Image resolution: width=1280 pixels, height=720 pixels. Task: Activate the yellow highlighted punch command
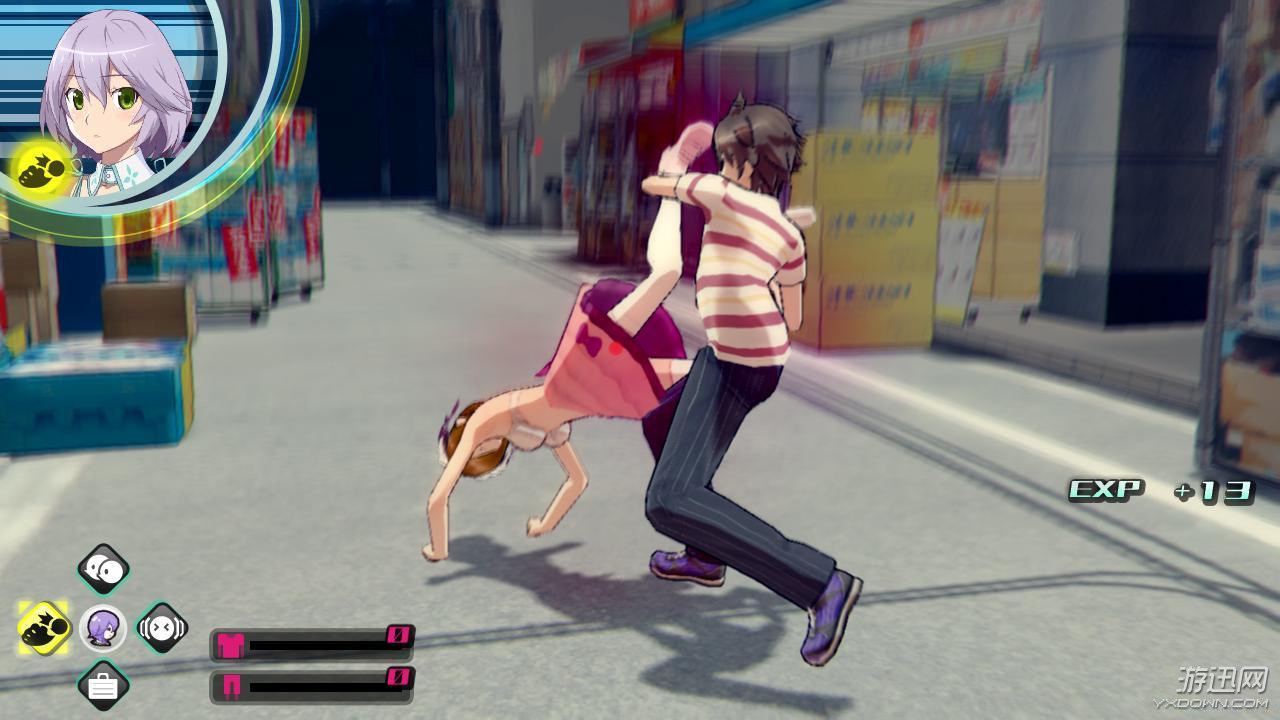[44, 628]
